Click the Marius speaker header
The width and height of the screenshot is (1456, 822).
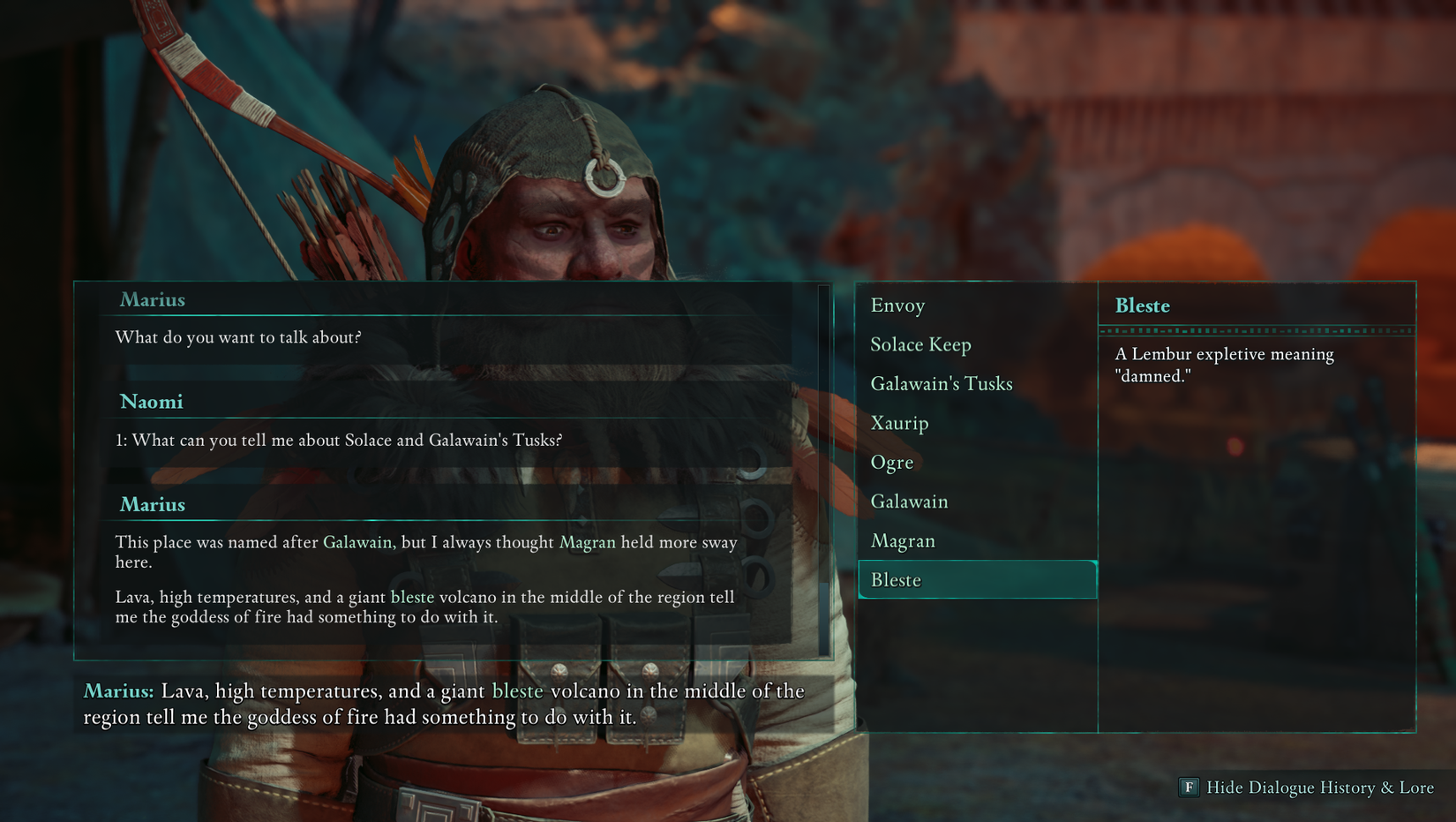coord(153,300)
